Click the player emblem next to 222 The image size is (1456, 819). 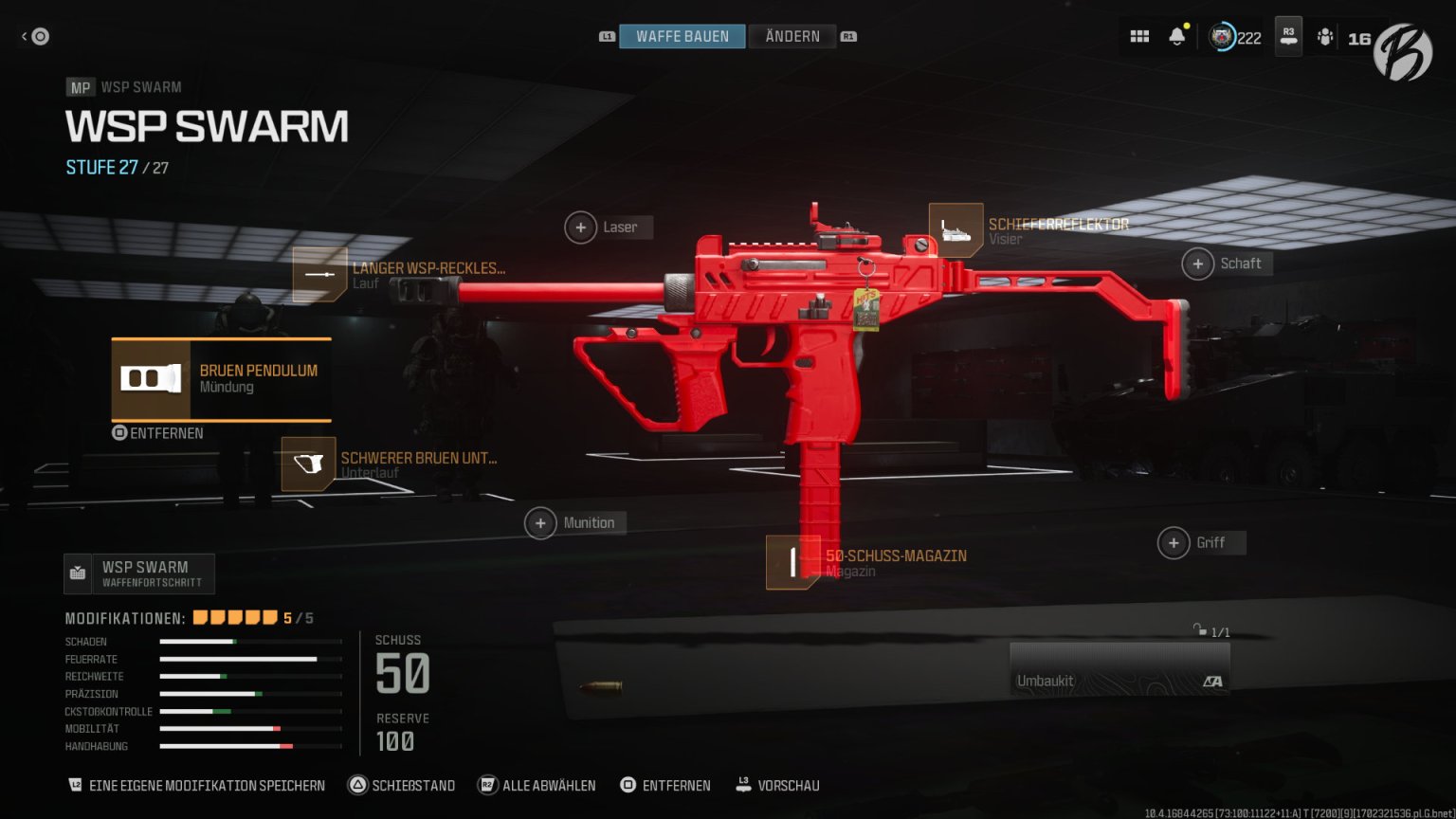coord(1221,36)
